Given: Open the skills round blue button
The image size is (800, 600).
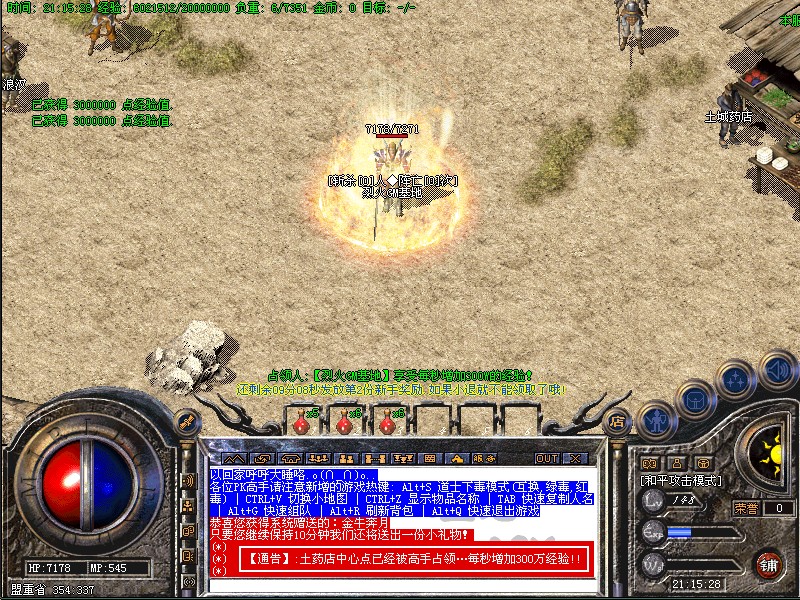Looking at the screenshot, I should pyautogui.click(x=737, y=379).
